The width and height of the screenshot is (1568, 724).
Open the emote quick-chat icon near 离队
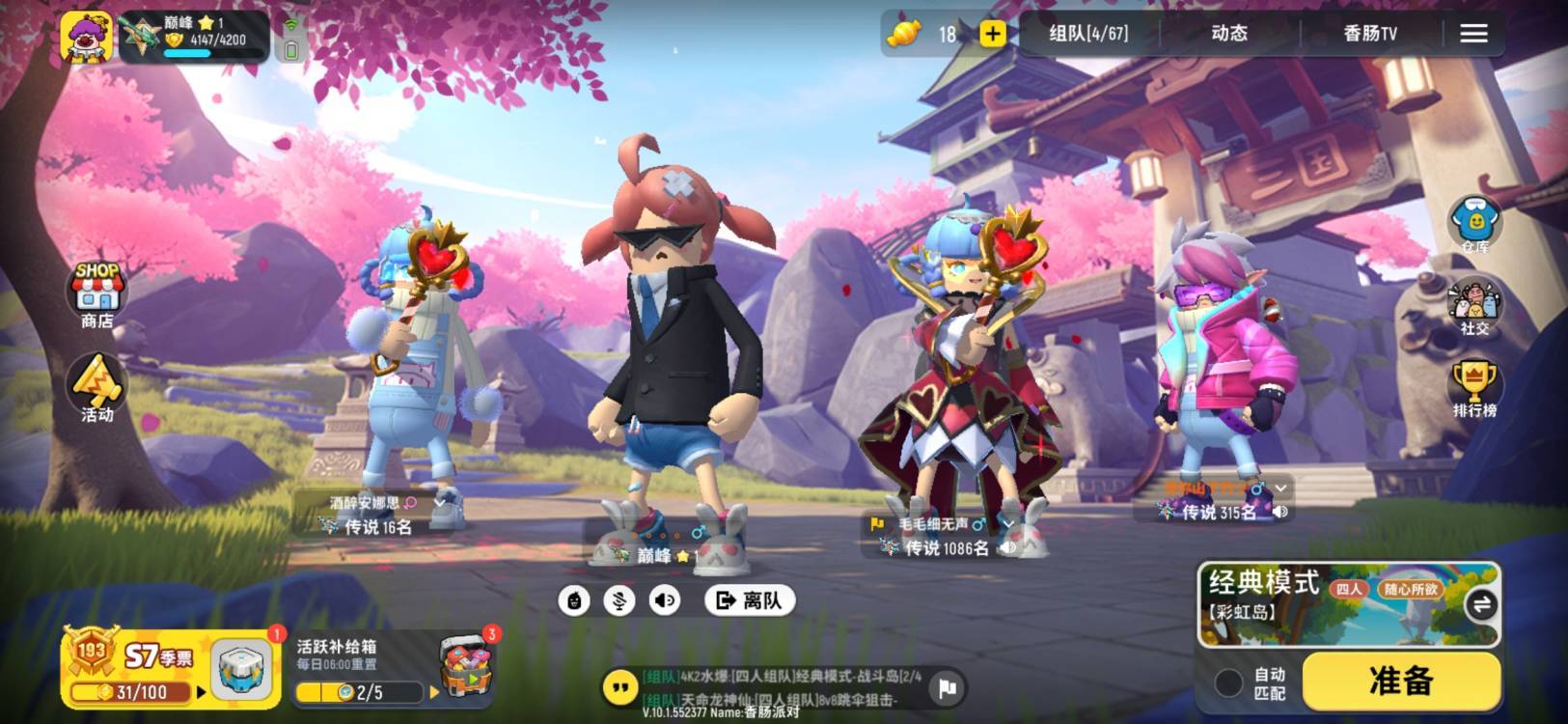576,599
